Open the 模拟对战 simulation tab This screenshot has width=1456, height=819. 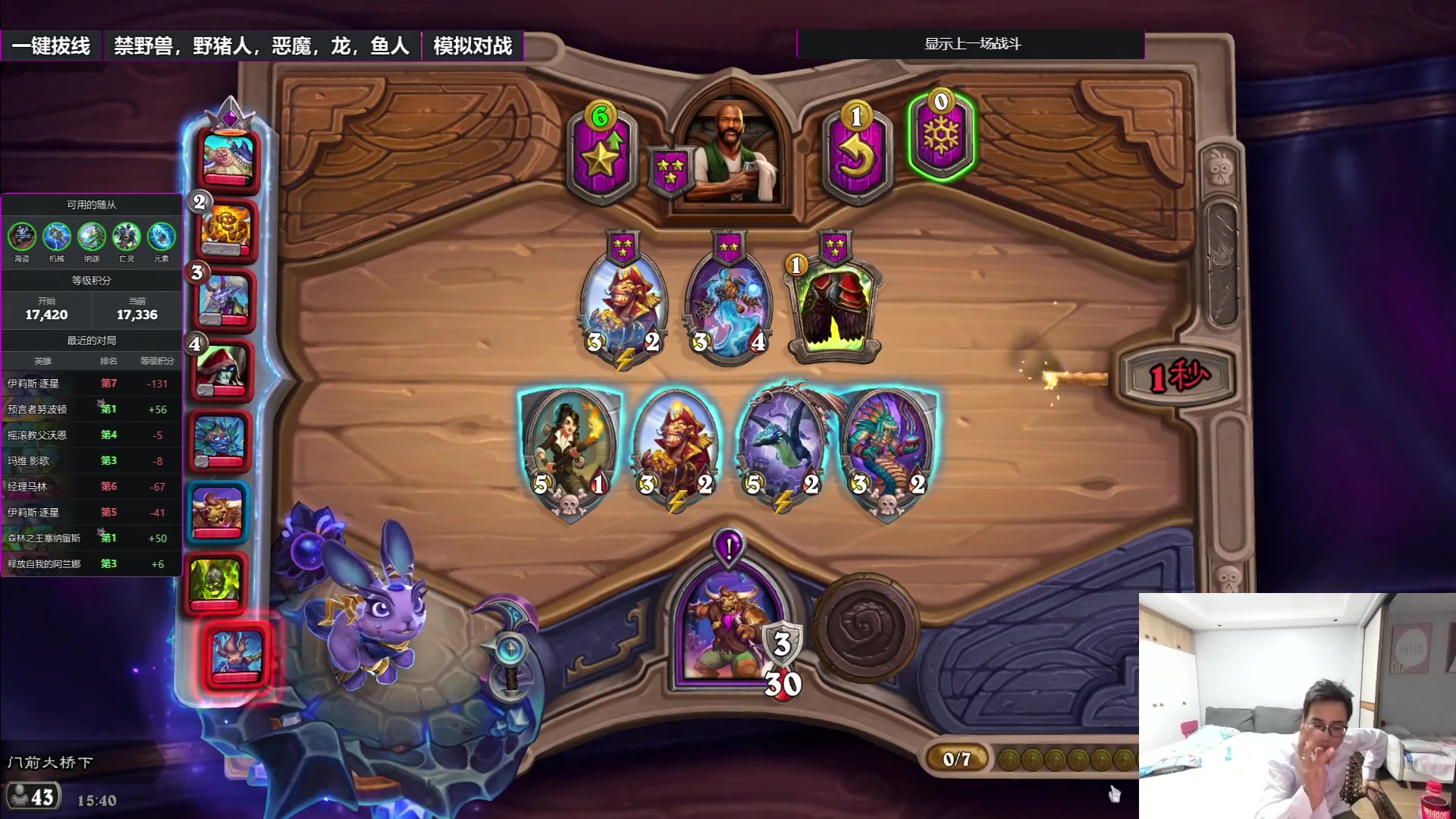coord(472,46)
